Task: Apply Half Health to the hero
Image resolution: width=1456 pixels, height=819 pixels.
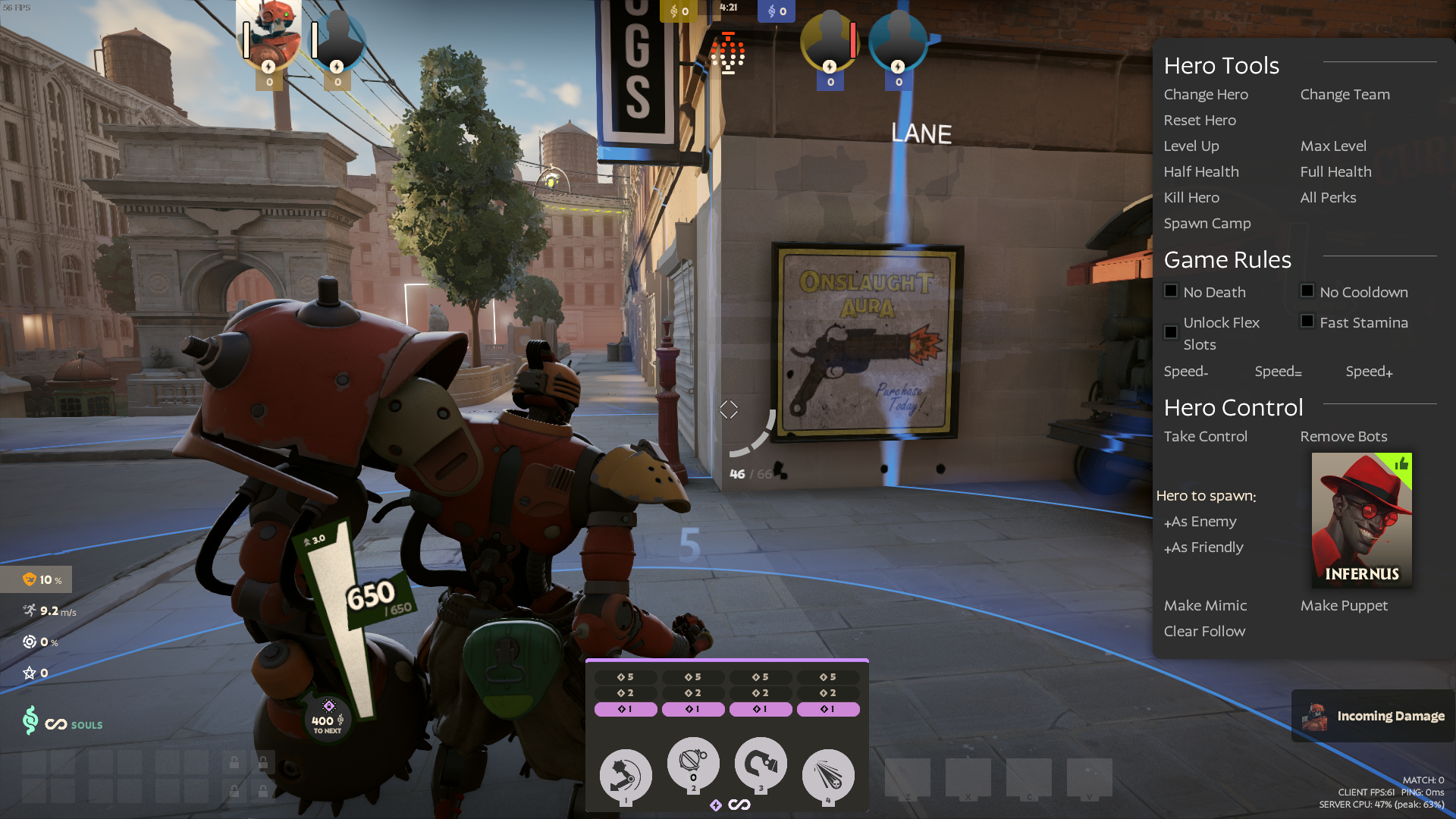Action: point(1201,172)
